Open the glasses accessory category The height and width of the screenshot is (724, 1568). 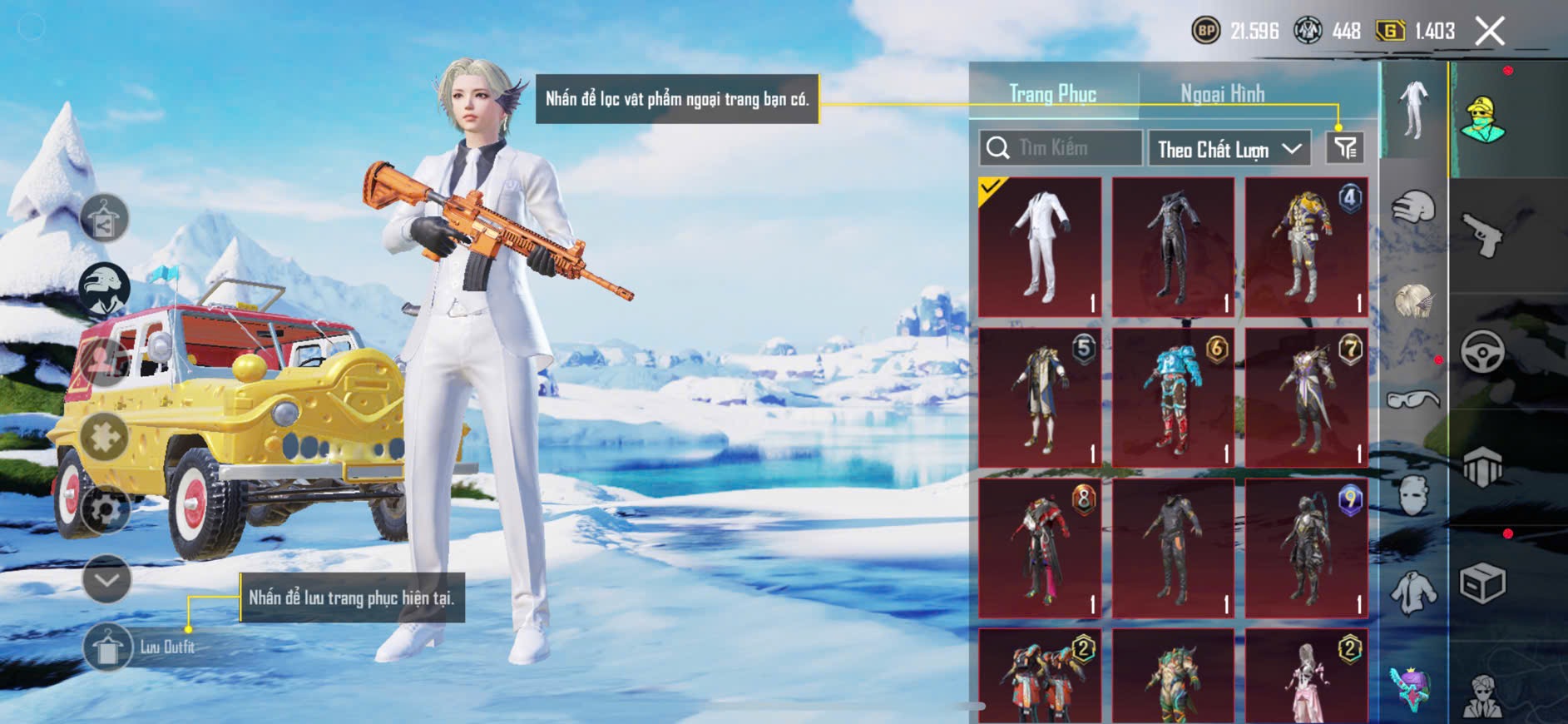pyautogui.click(x=1413, y=400)
